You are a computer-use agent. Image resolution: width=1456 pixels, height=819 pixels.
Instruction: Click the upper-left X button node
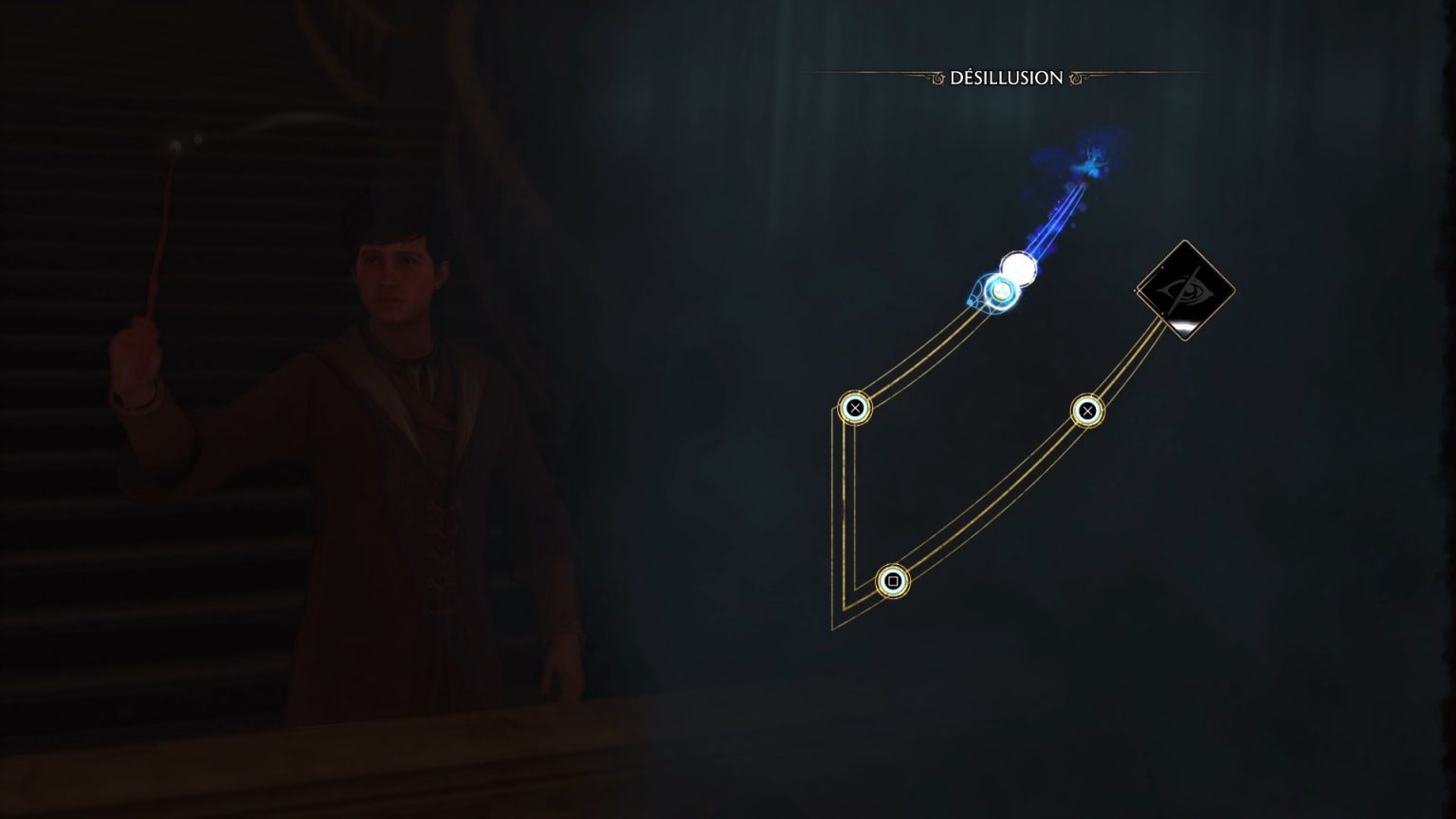click(856, 407)
